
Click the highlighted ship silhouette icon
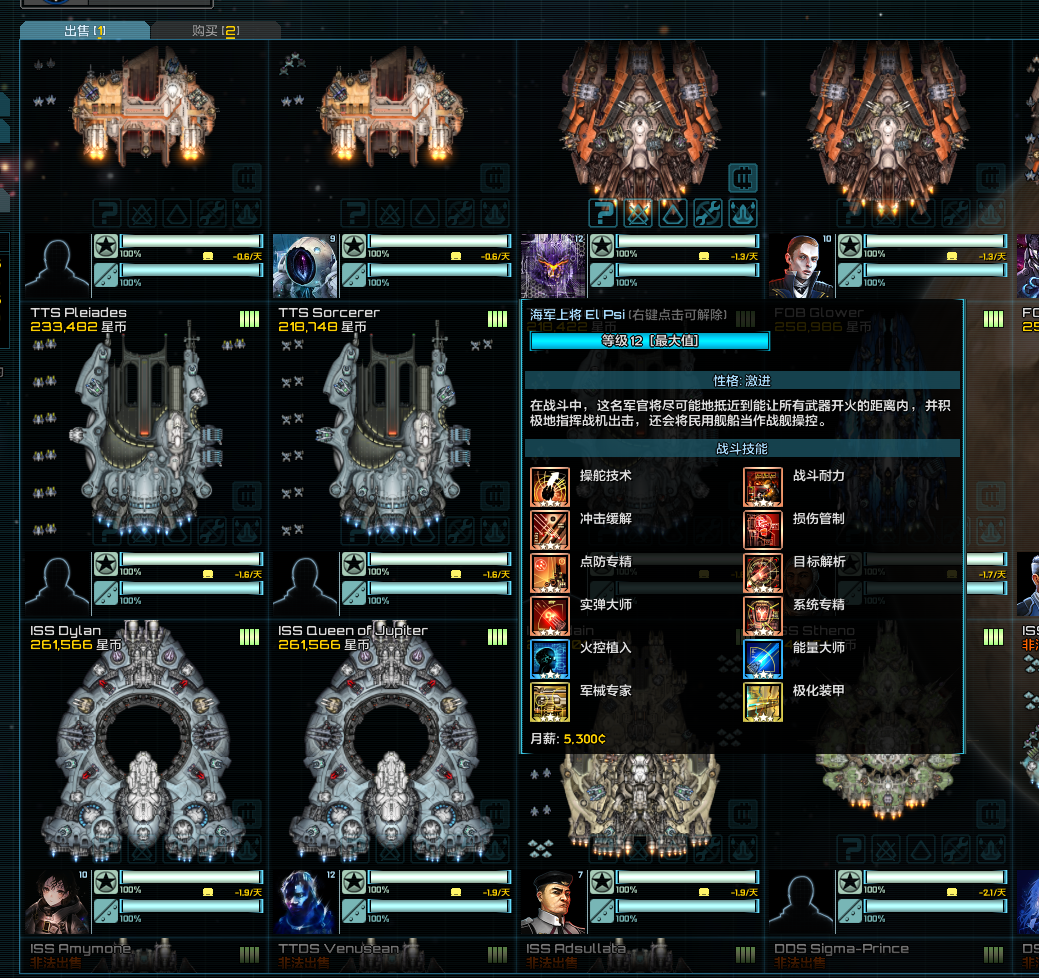pos(743,213)
